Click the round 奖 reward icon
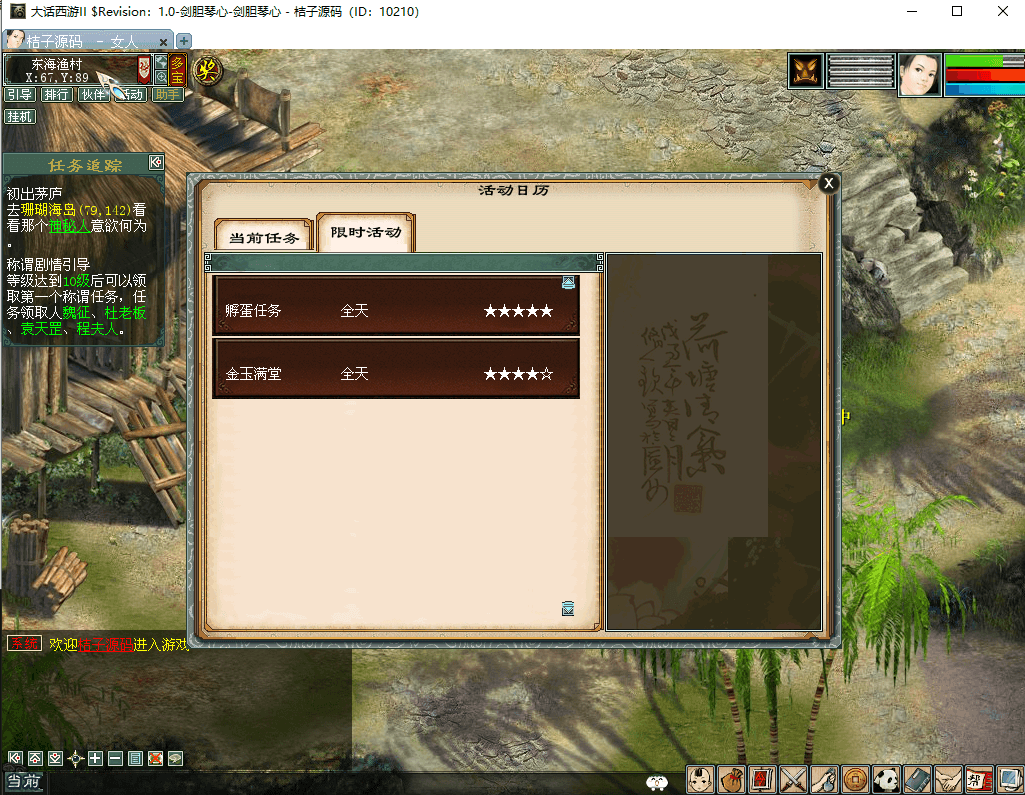This screenshot has height=795, width=1025. 208,70
